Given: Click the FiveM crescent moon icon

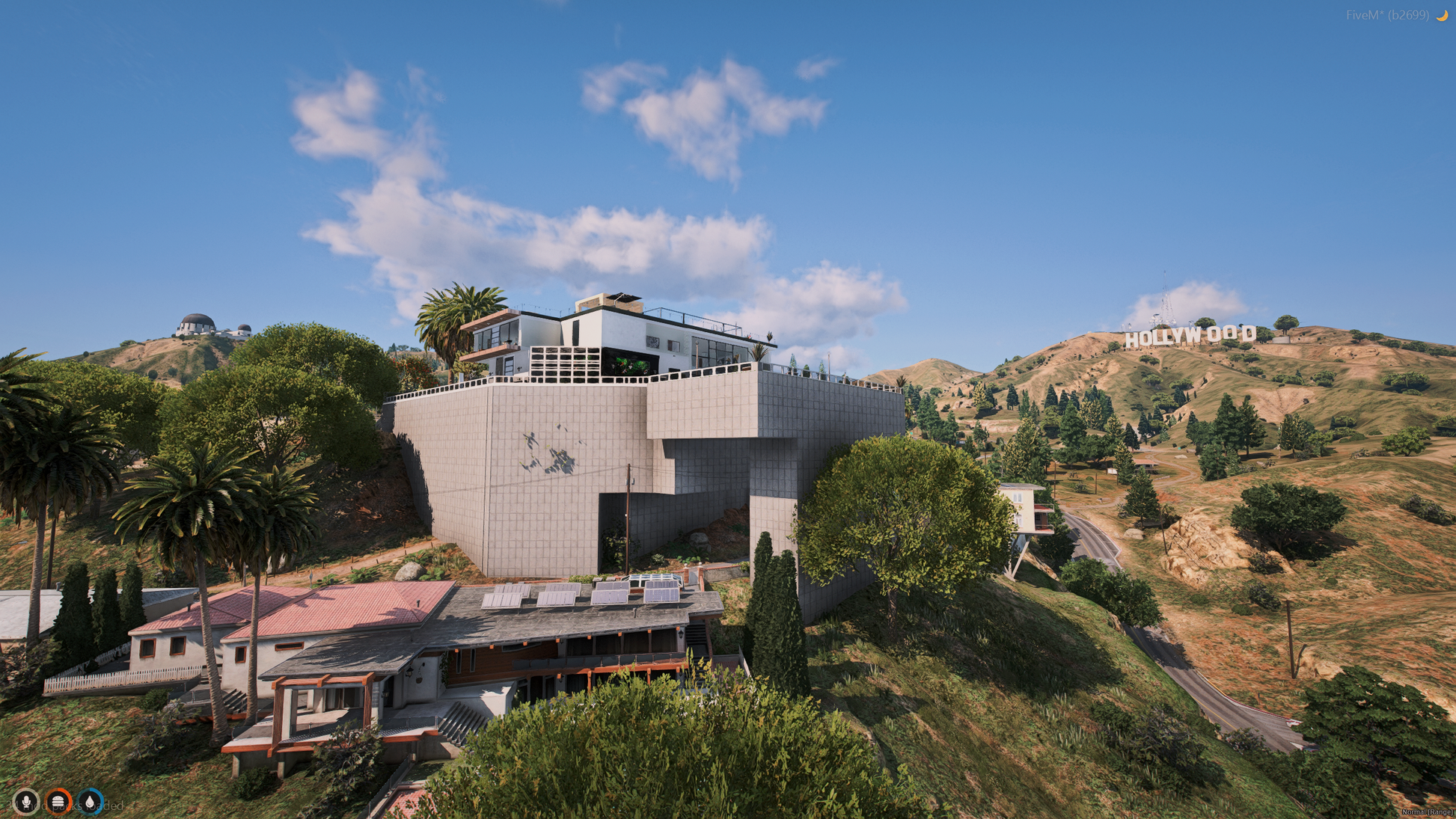Looking at the screenshot, I should [x=1442, y=15].
